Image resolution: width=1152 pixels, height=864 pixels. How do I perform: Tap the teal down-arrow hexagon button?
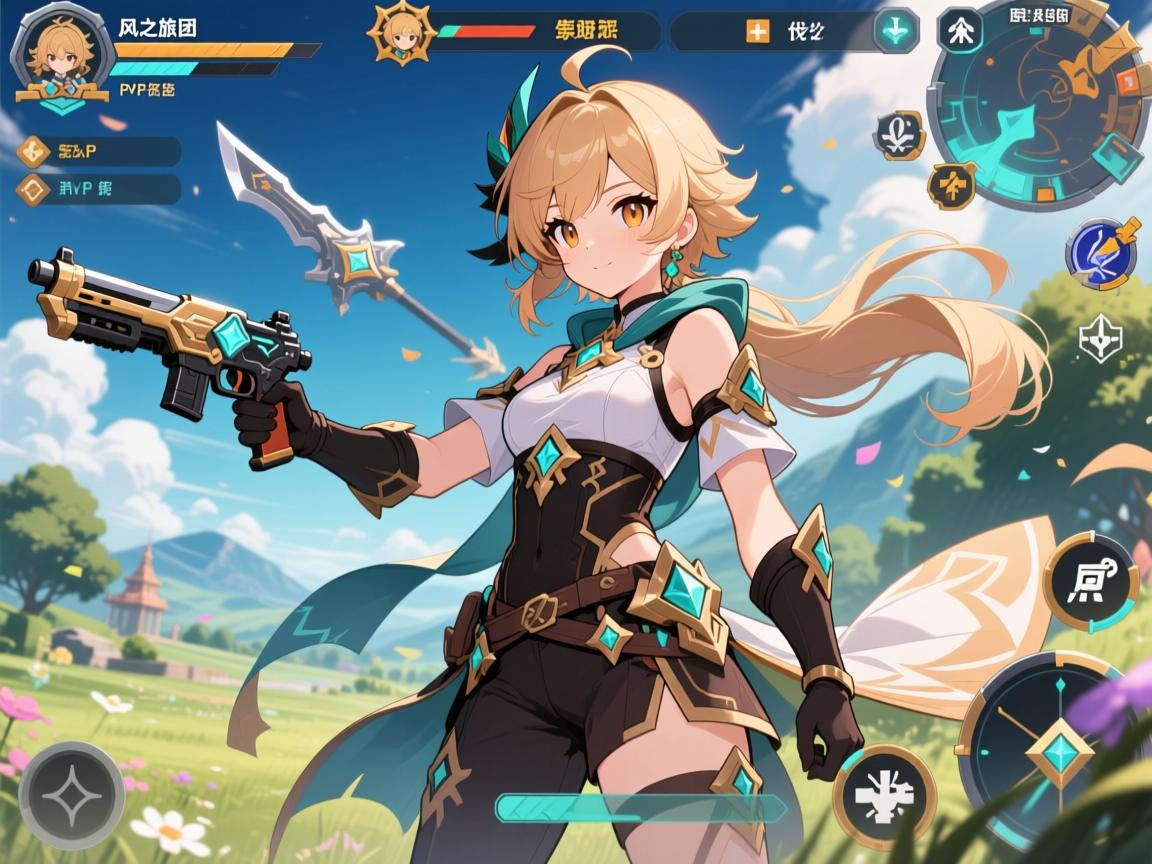[x=896, y=31]
